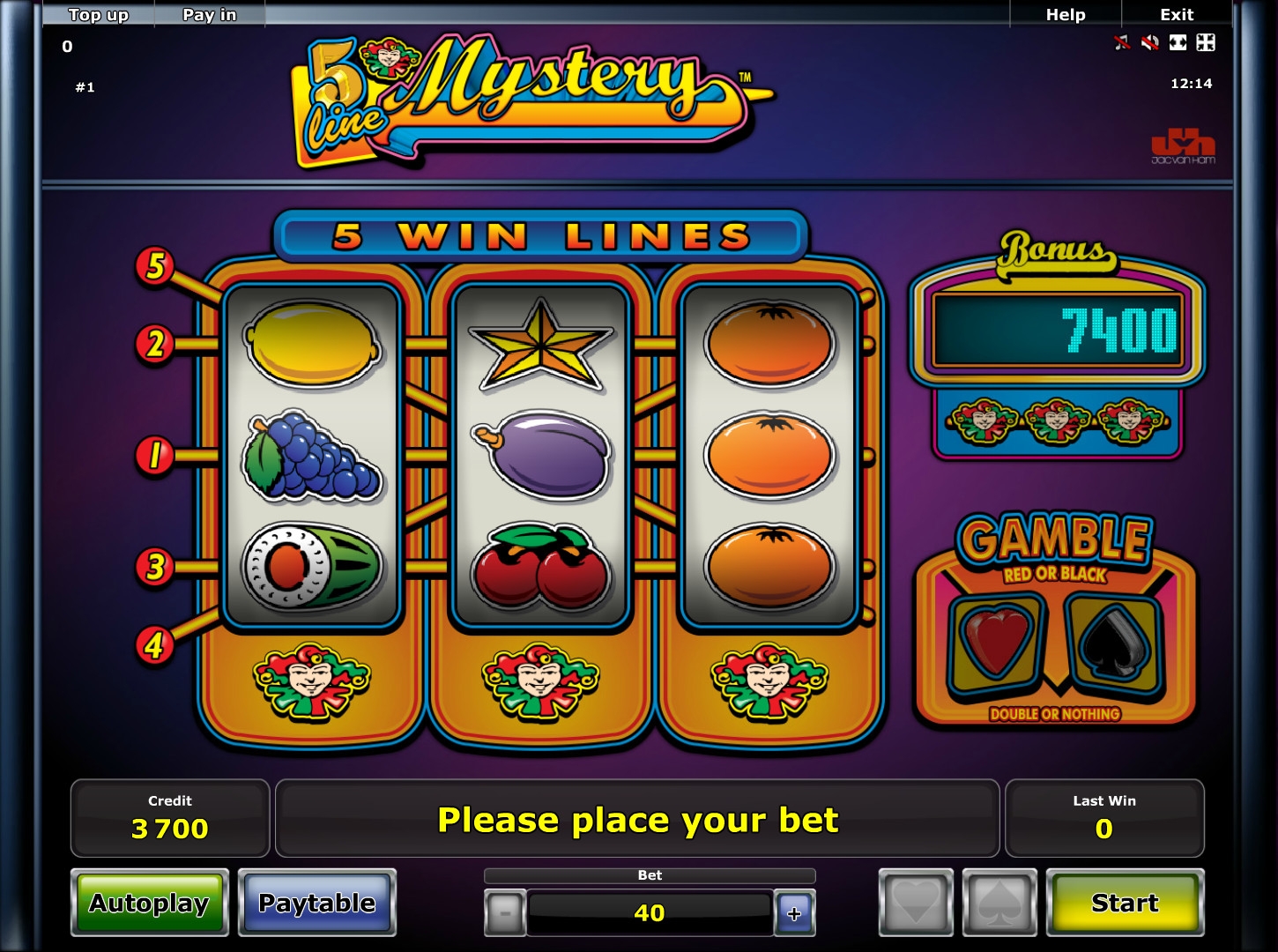Increase the bet with the plus button
Screen dimensions: 1278x952
(x=794, y=913)
